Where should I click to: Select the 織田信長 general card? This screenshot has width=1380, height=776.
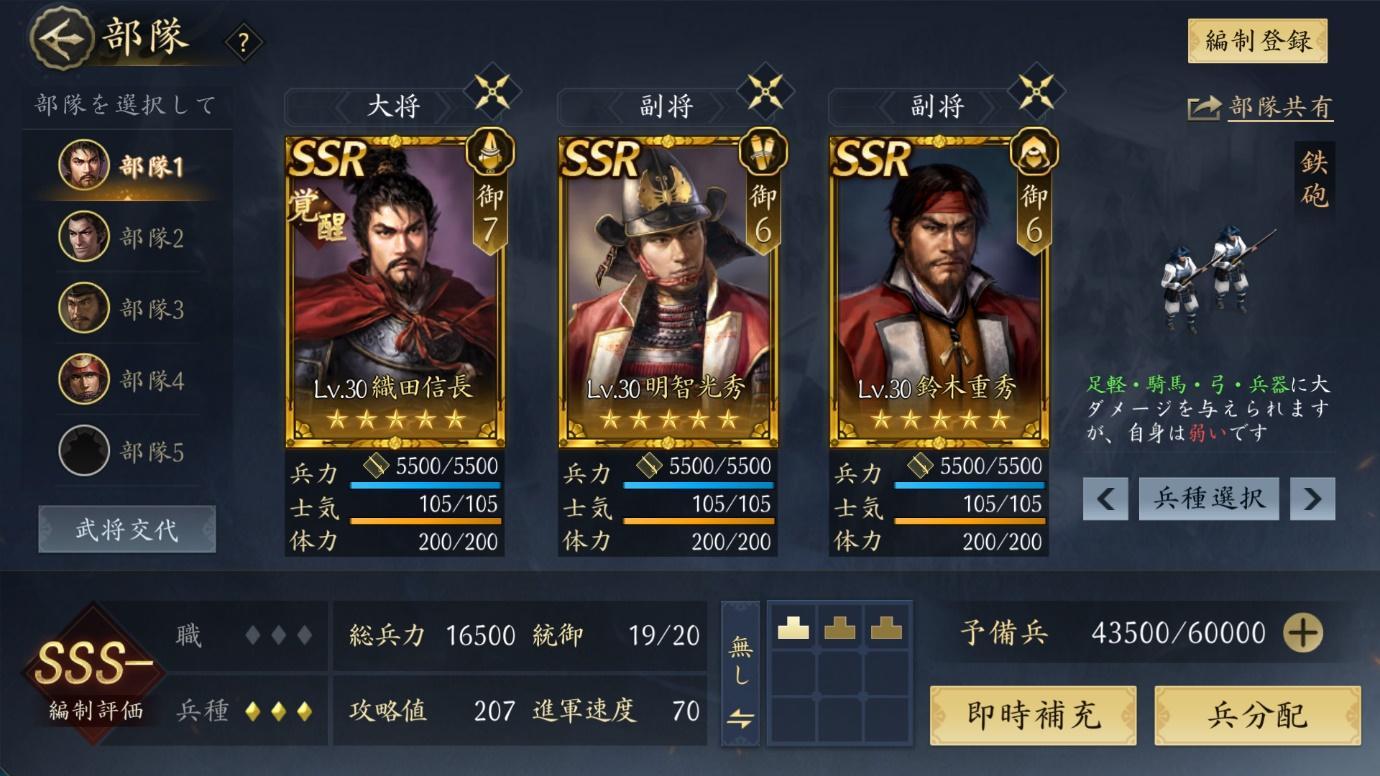(395, 290)
